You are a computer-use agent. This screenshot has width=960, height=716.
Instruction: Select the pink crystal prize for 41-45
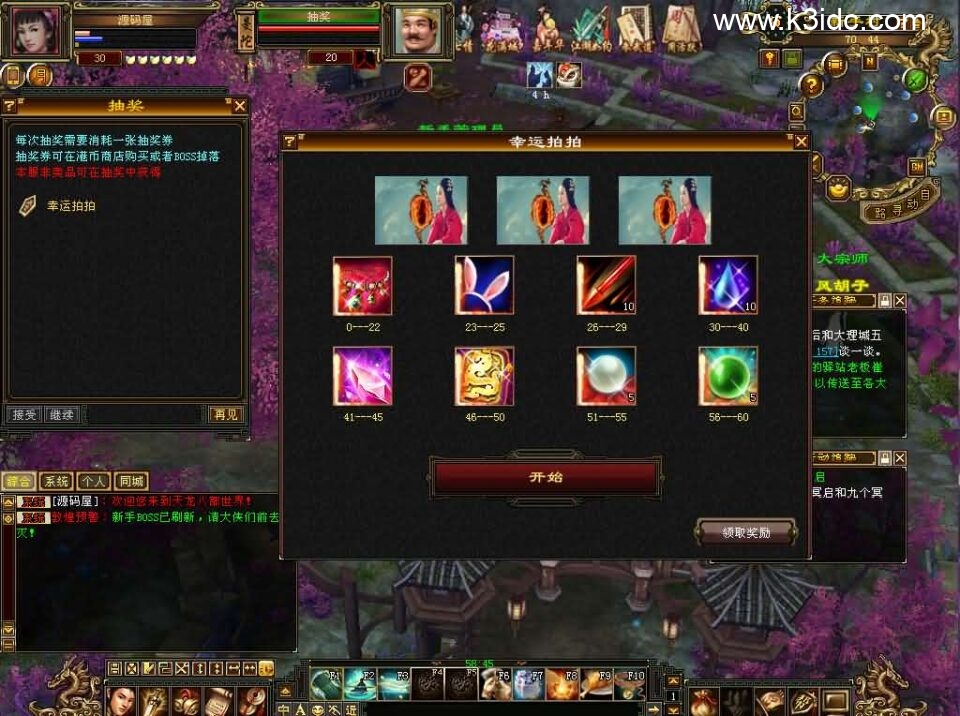click(x=362, y=376)
